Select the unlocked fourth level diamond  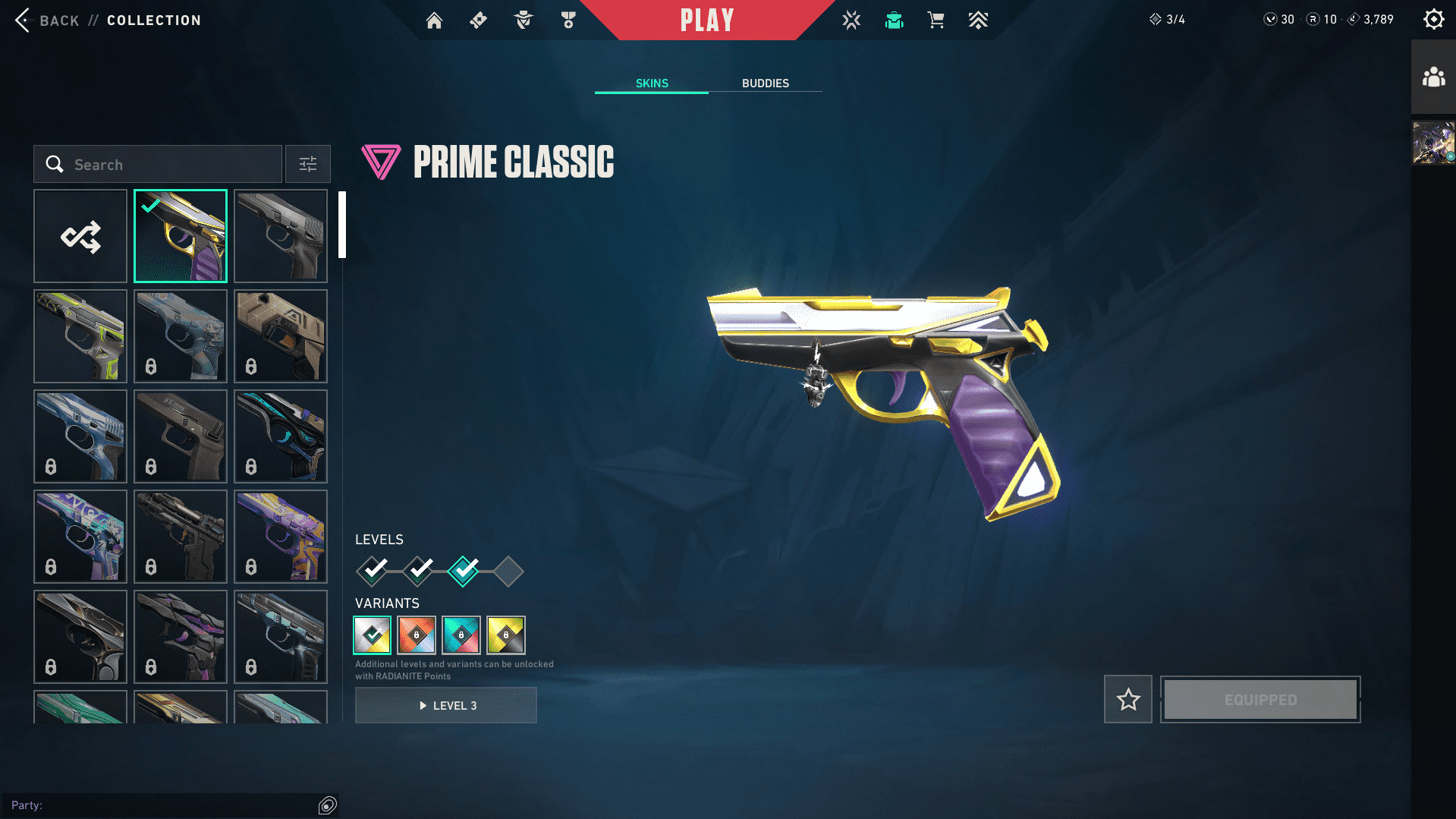point(508,572)
